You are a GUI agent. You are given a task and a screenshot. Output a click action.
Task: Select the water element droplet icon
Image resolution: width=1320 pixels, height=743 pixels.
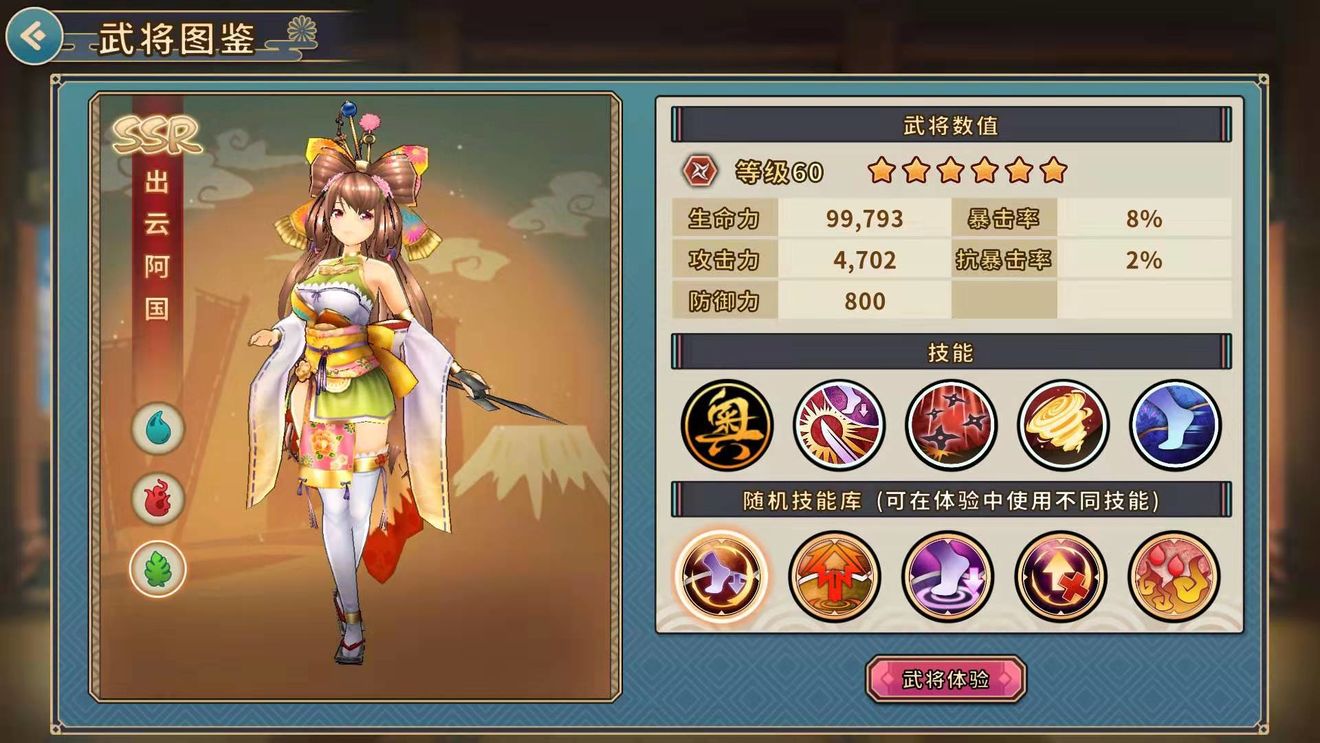click(x=158, y=429)
